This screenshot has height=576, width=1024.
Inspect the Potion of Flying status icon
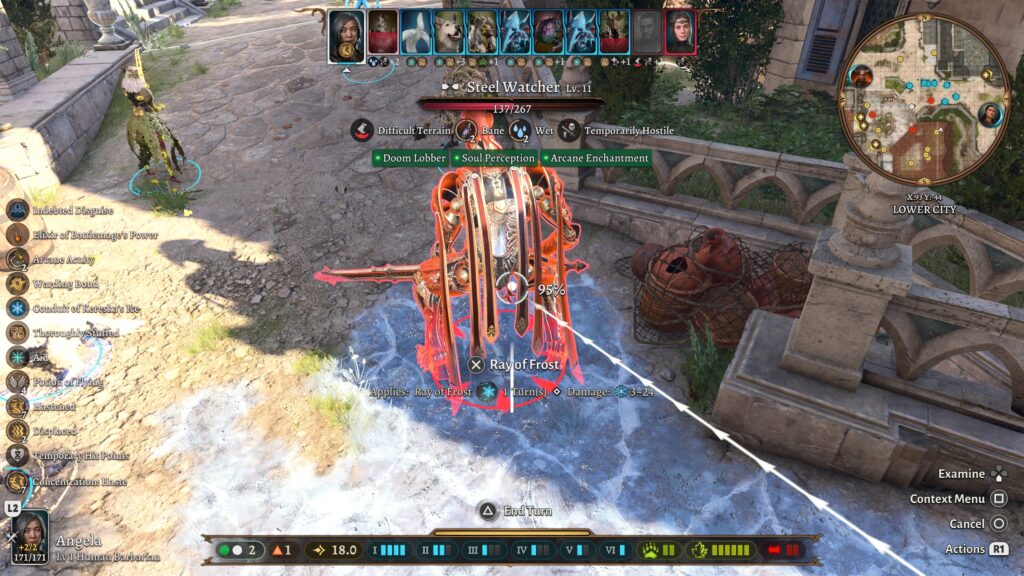tap(17, 382)
